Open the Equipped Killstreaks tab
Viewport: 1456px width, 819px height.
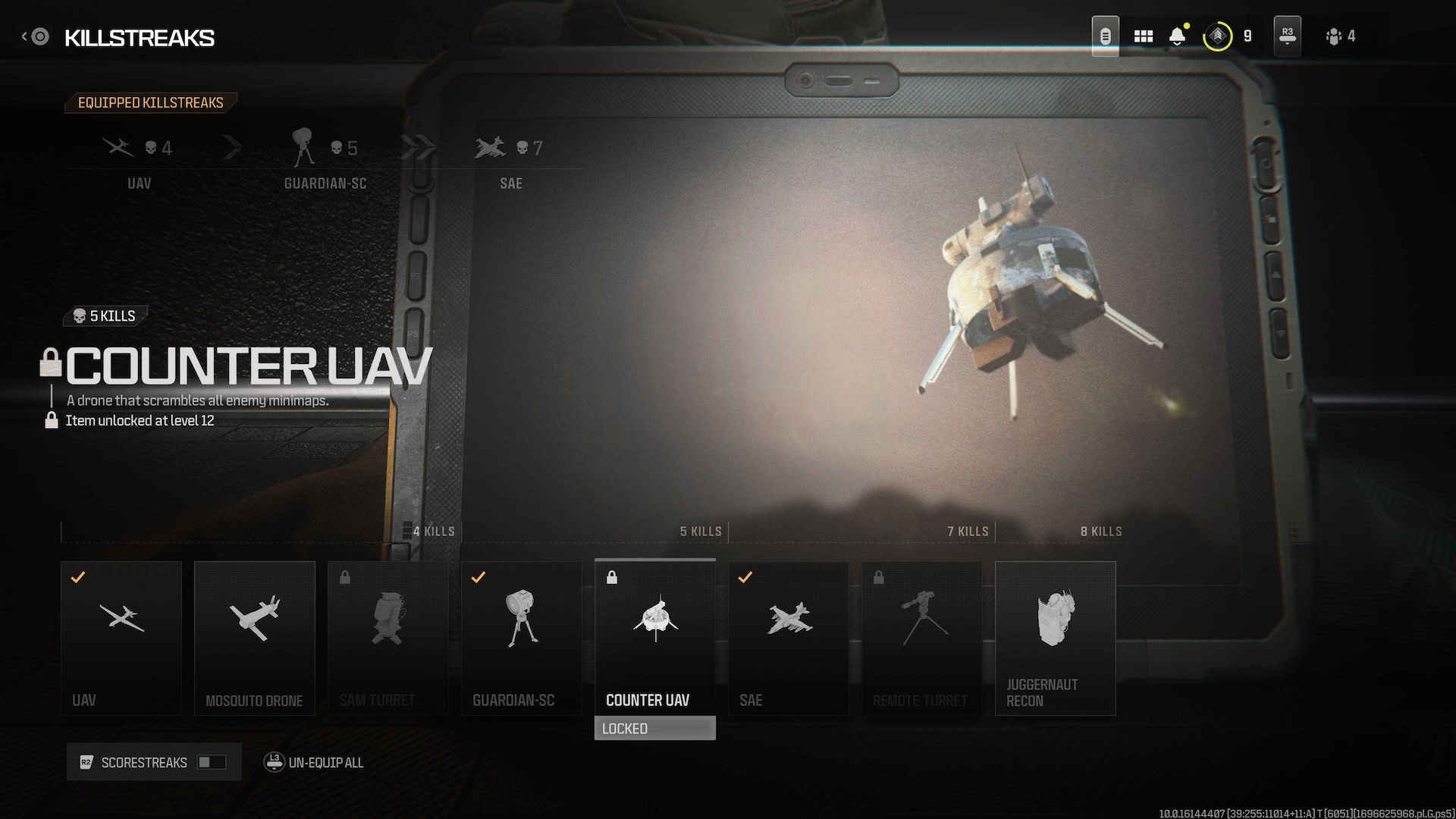pos(150,103)
